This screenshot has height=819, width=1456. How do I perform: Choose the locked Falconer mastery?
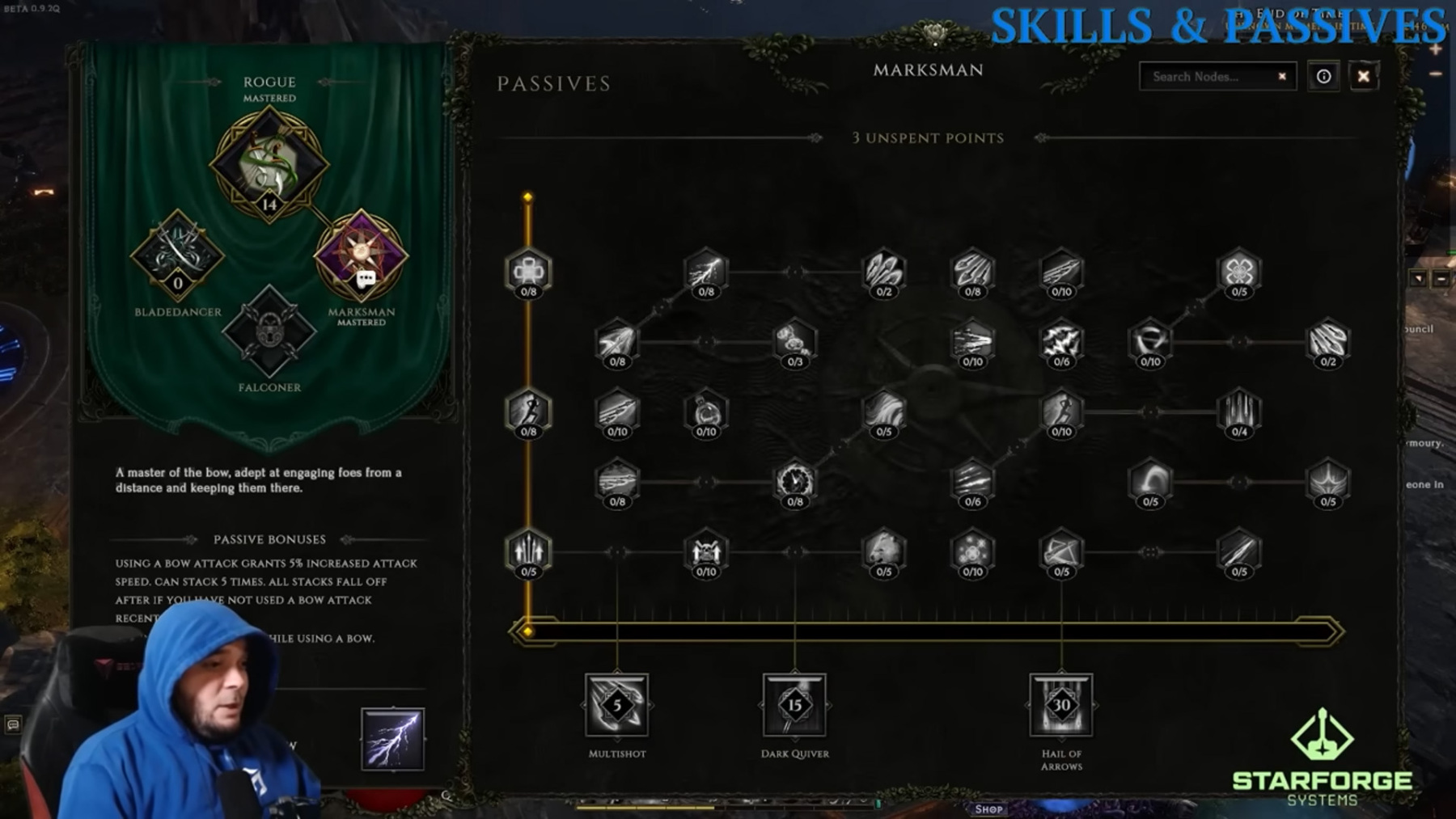(x=269, y=331)
